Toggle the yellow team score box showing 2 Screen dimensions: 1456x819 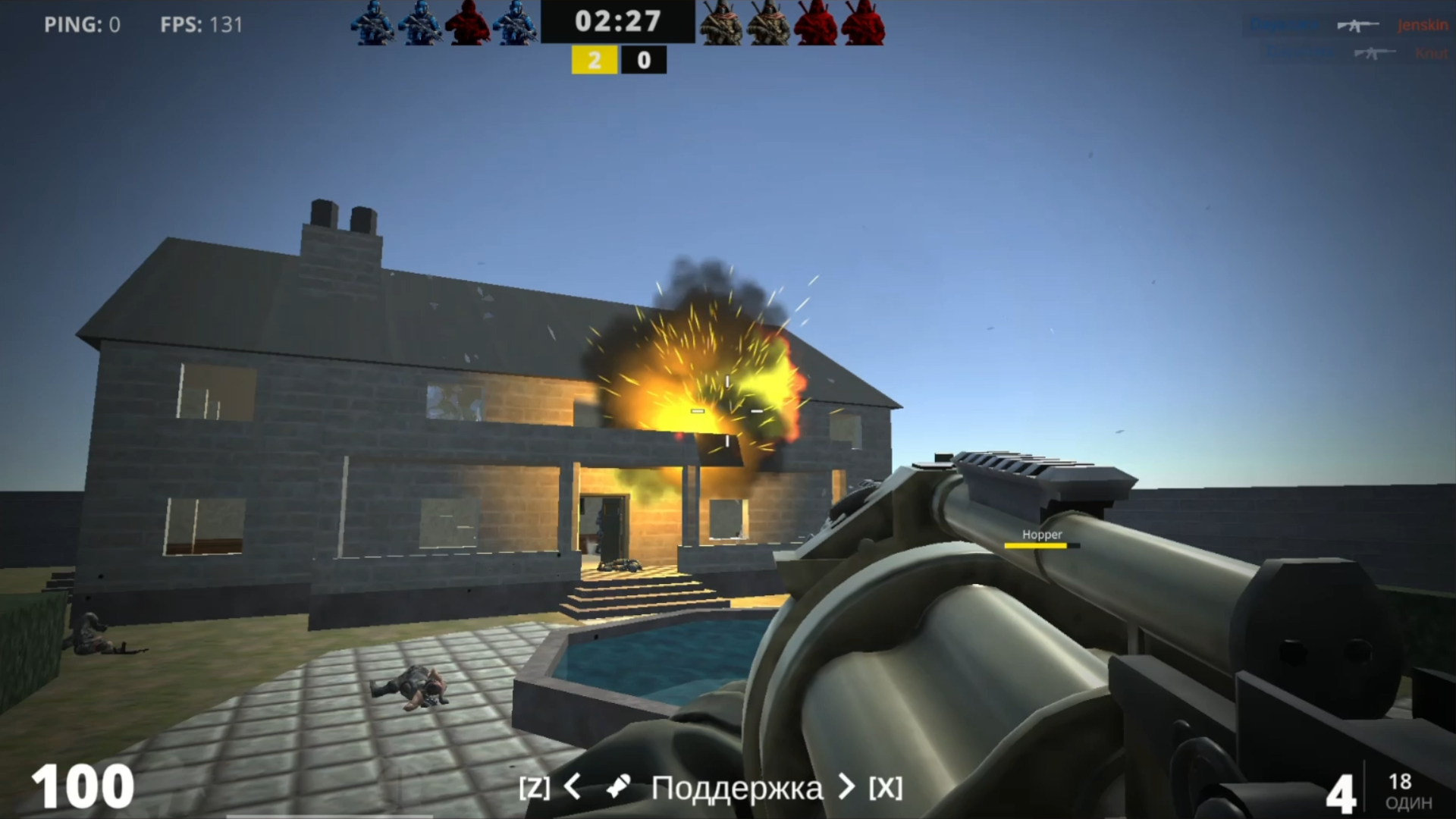point(596,60)
